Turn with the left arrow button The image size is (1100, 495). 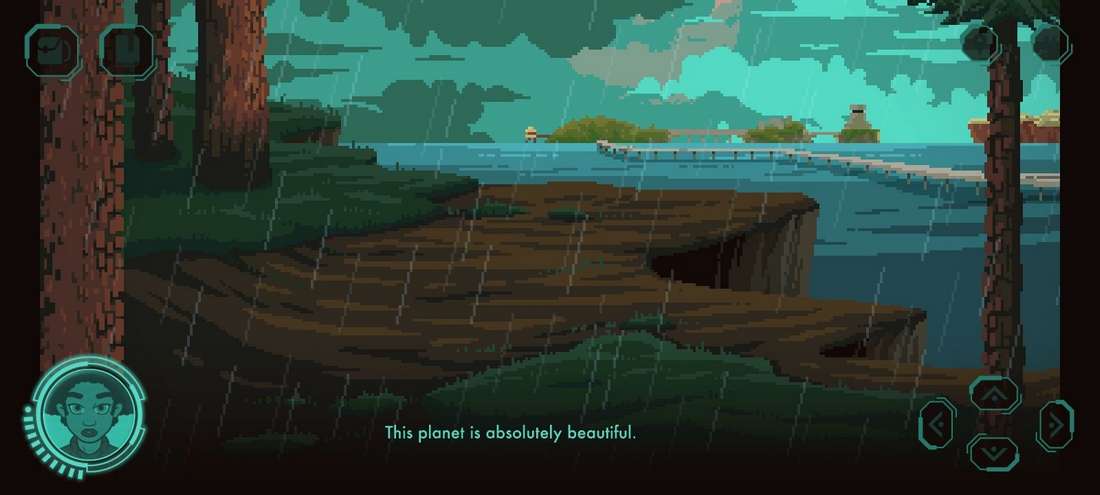(x=937, y=425)
